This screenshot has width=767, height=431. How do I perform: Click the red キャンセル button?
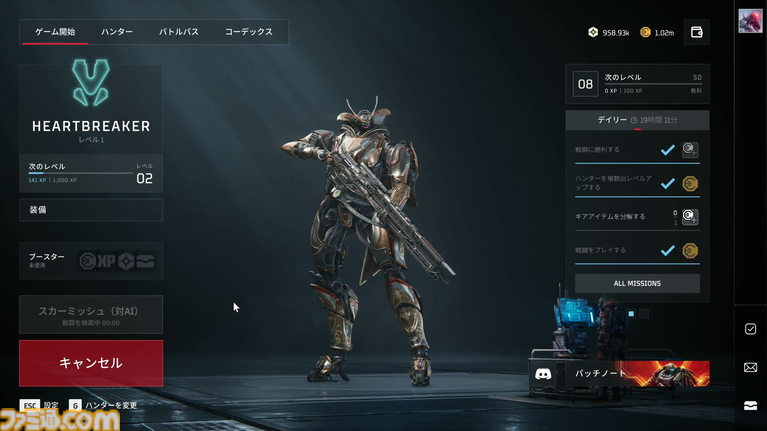[91, 362]
